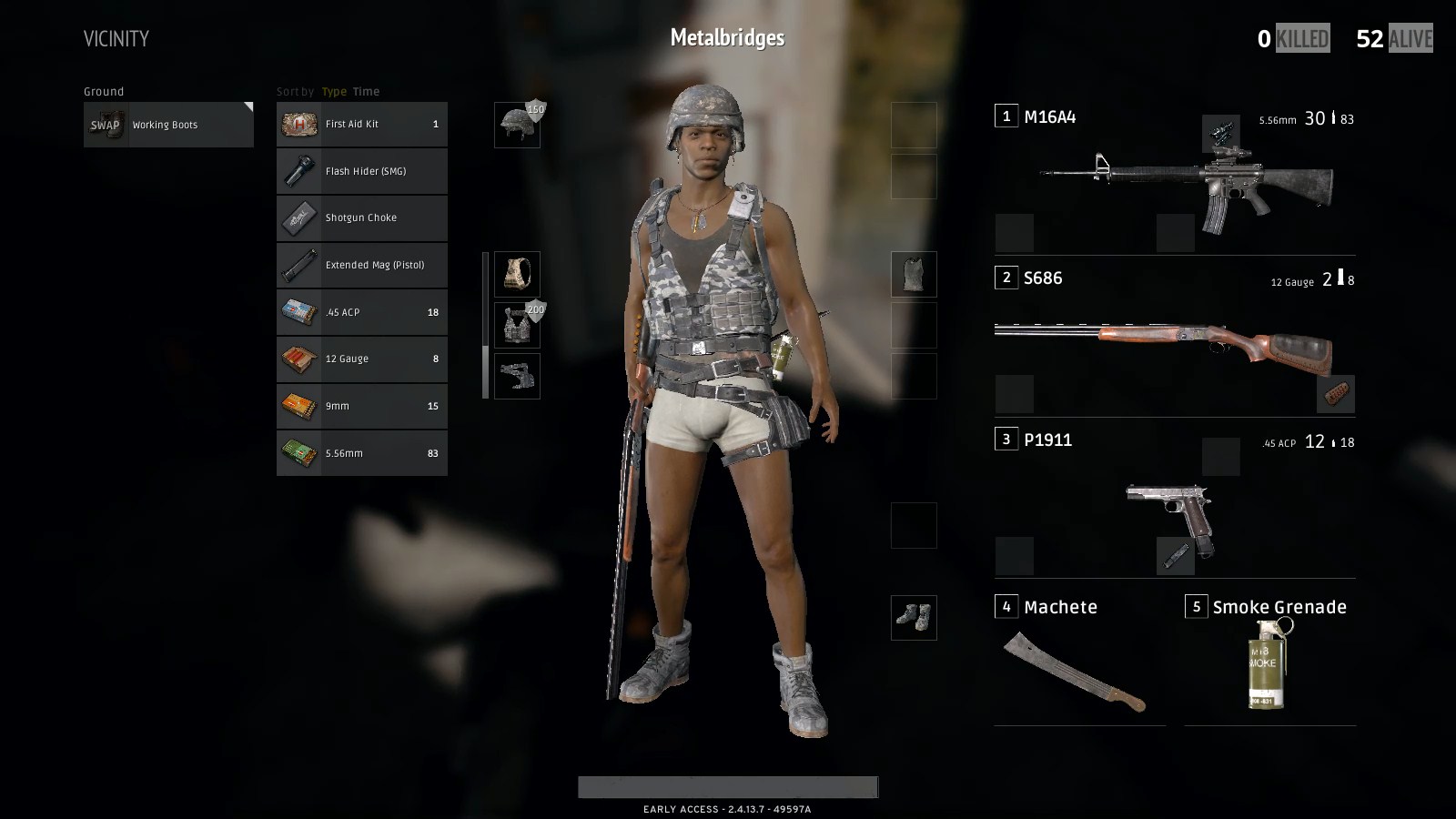Click the 9mm ammo row
The image size is (1456, 819).
(x=361, y=406)
